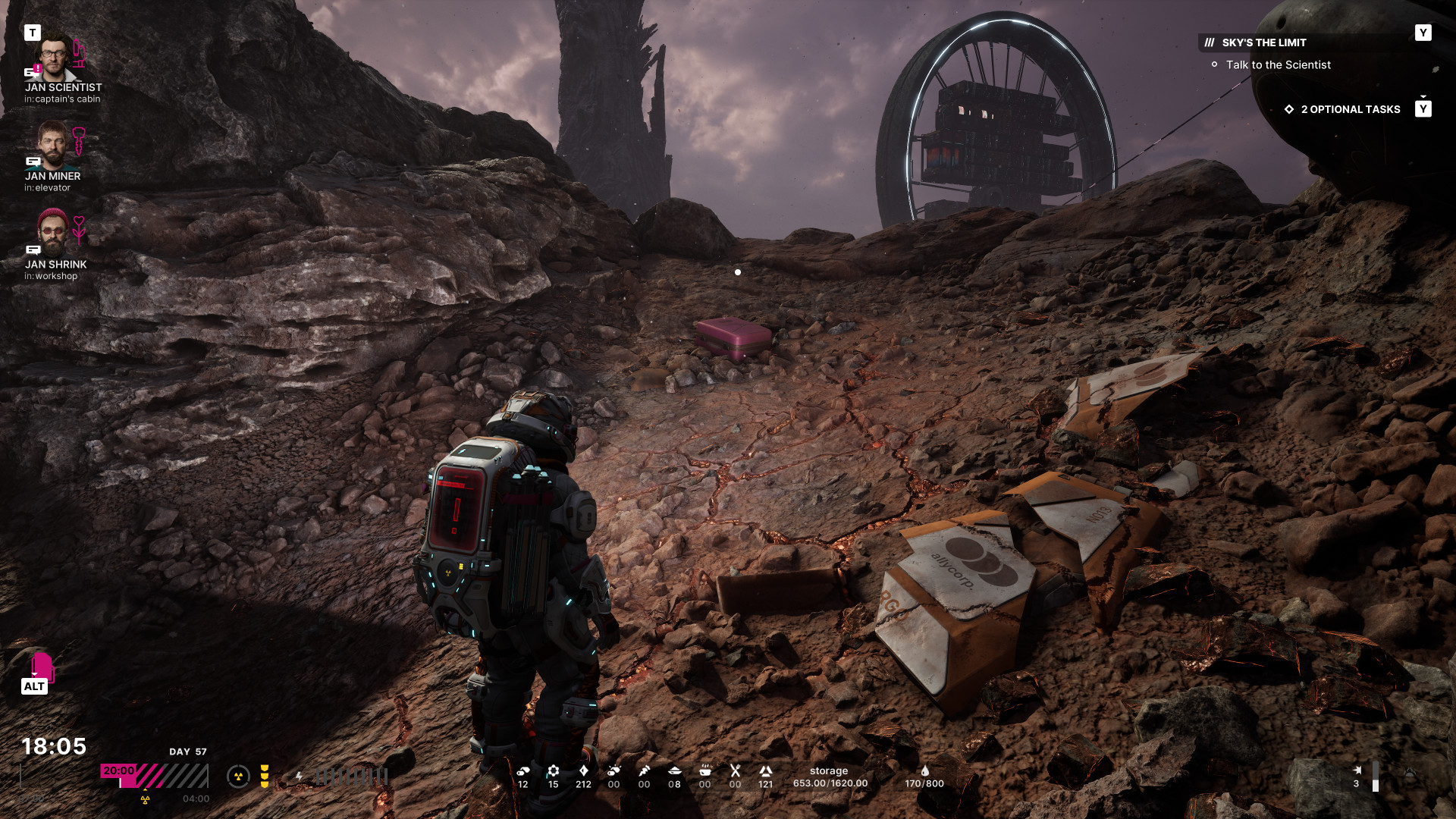The height and width of the screenshot is (819, 1456).
Task: Expand the 2 Optional Tasks list
Action: pyautogui.click(x=1350, y=109)
